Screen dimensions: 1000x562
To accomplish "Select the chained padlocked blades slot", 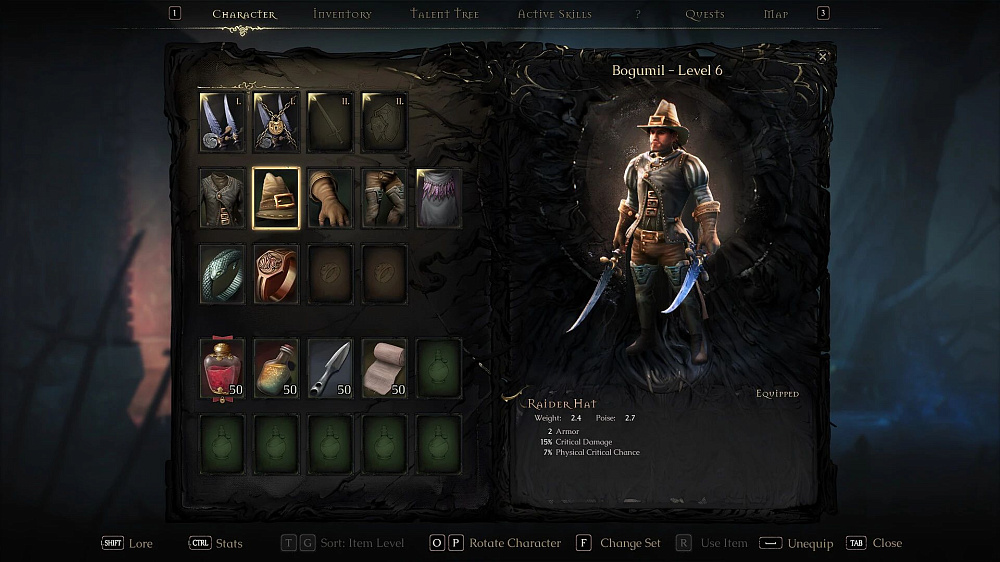I will [276, 122].
